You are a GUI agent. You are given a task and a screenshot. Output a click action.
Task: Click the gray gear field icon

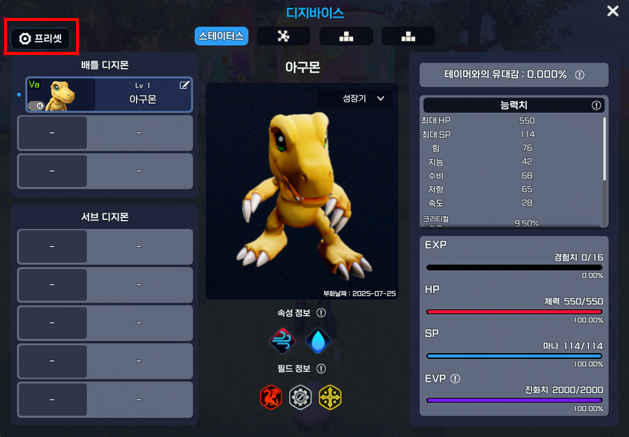[300, 397]
